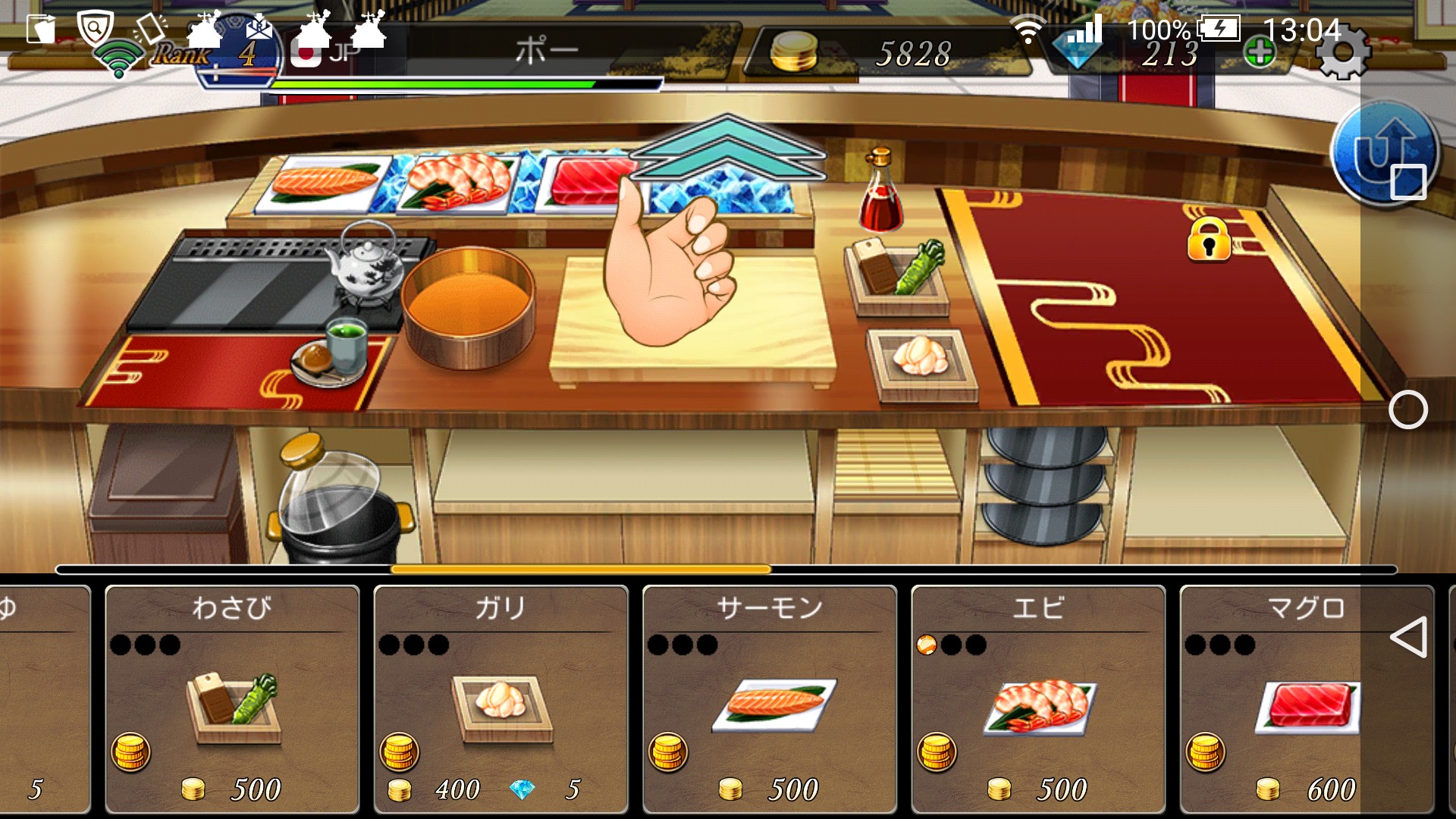Click the upgrade list scrollbar thumb
Viewport: 1456px width, 819px height.
click(x=580, y=570)
